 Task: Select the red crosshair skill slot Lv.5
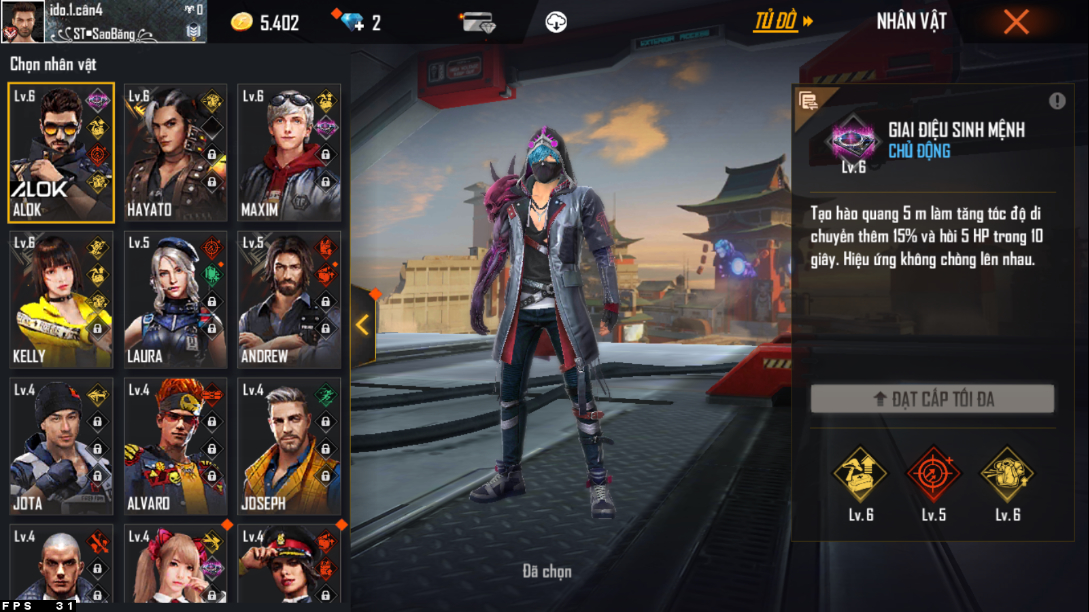[x=933, y=474]
